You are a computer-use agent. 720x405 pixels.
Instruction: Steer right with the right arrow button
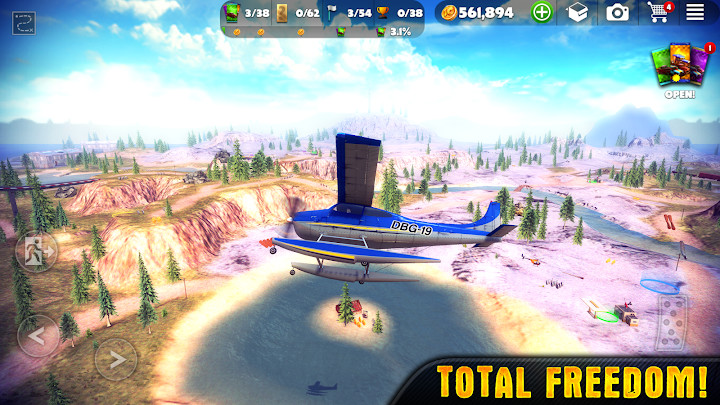pos(115,357)
